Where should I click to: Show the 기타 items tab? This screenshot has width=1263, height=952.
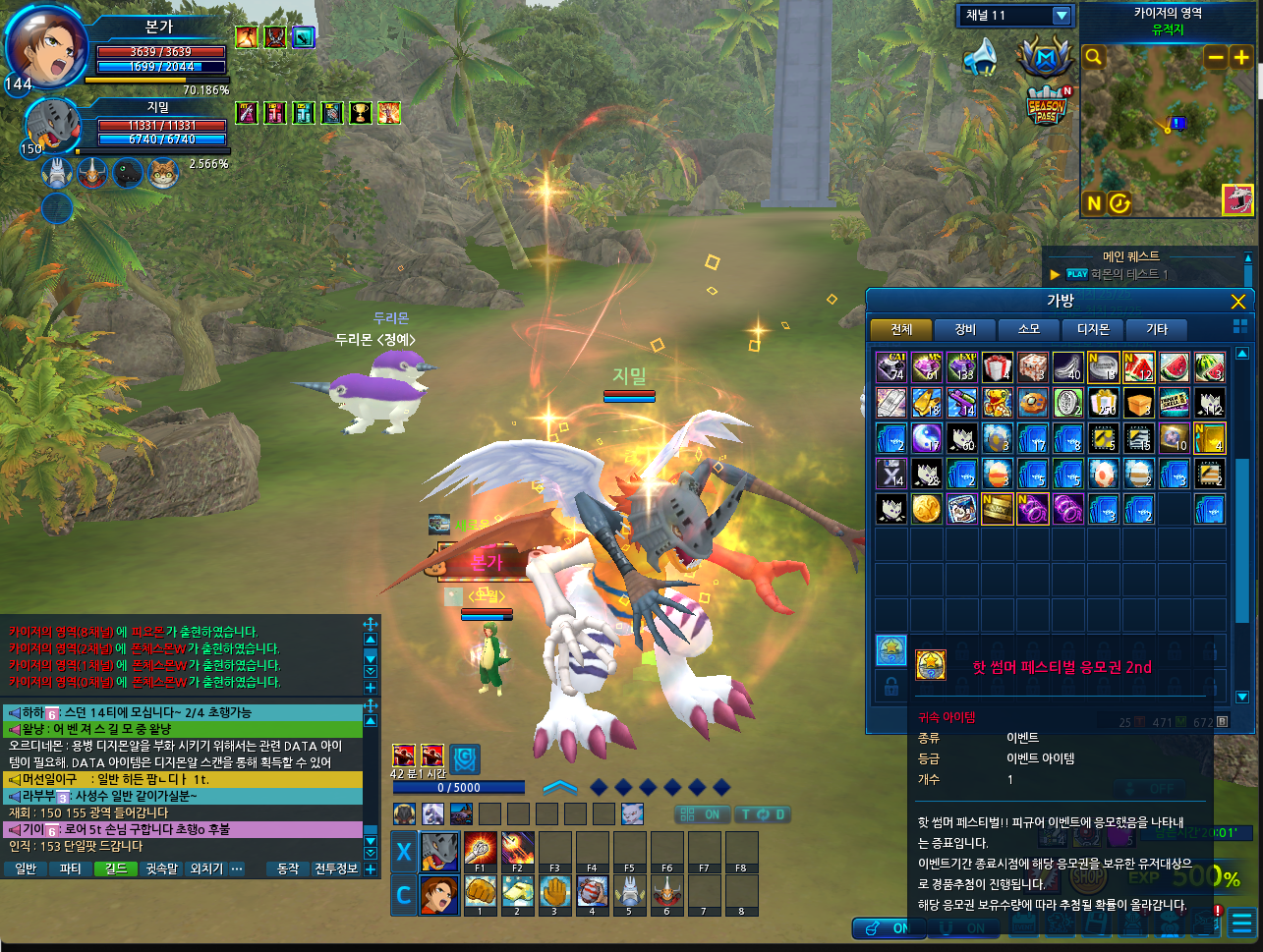[x=1157, y=329]
